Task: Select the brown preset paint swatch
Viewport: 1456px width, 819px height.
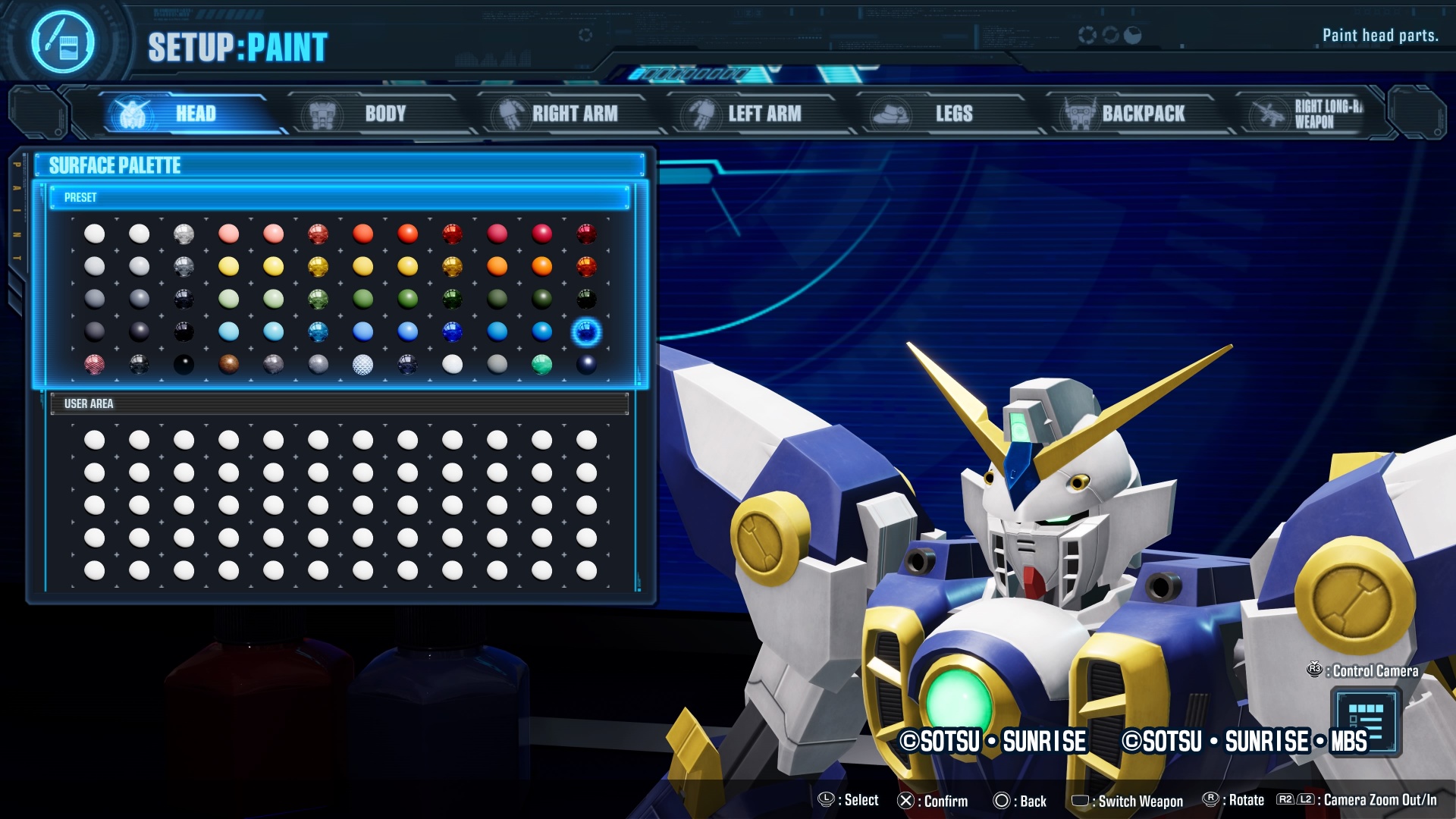Action: point(228,365)
